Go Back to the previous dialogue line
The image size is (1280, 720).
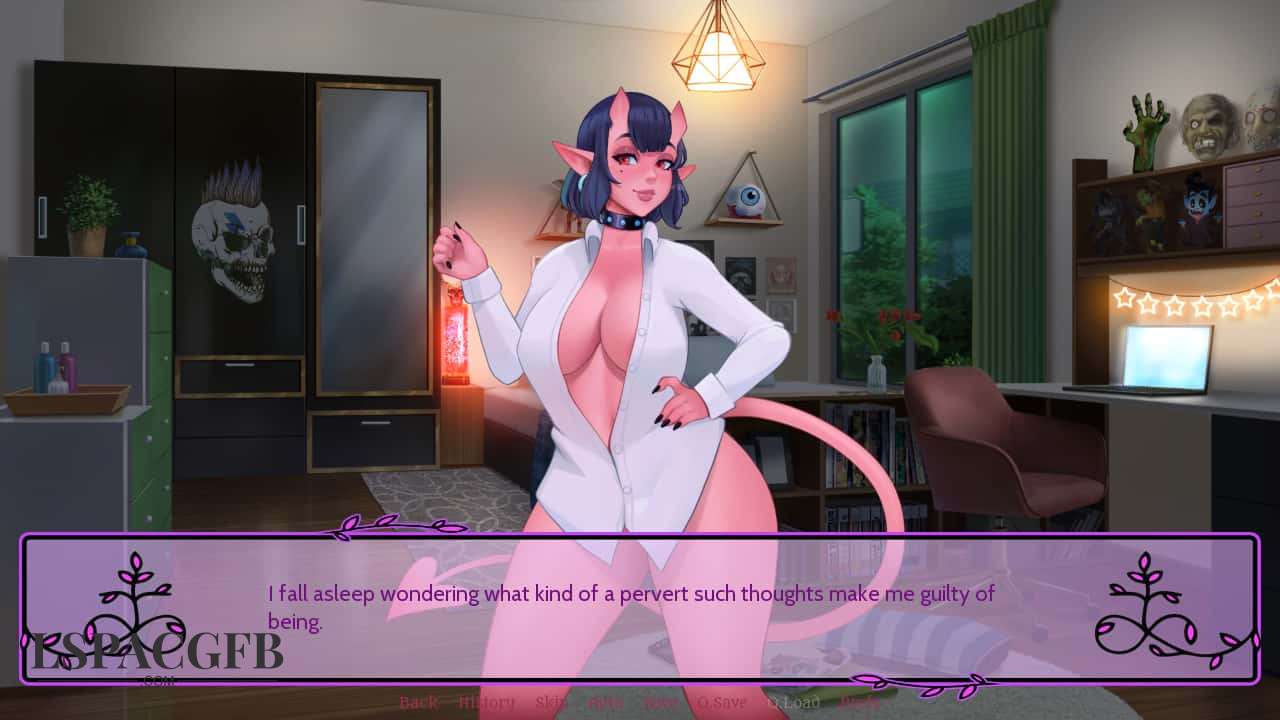[x=417, y=703]
